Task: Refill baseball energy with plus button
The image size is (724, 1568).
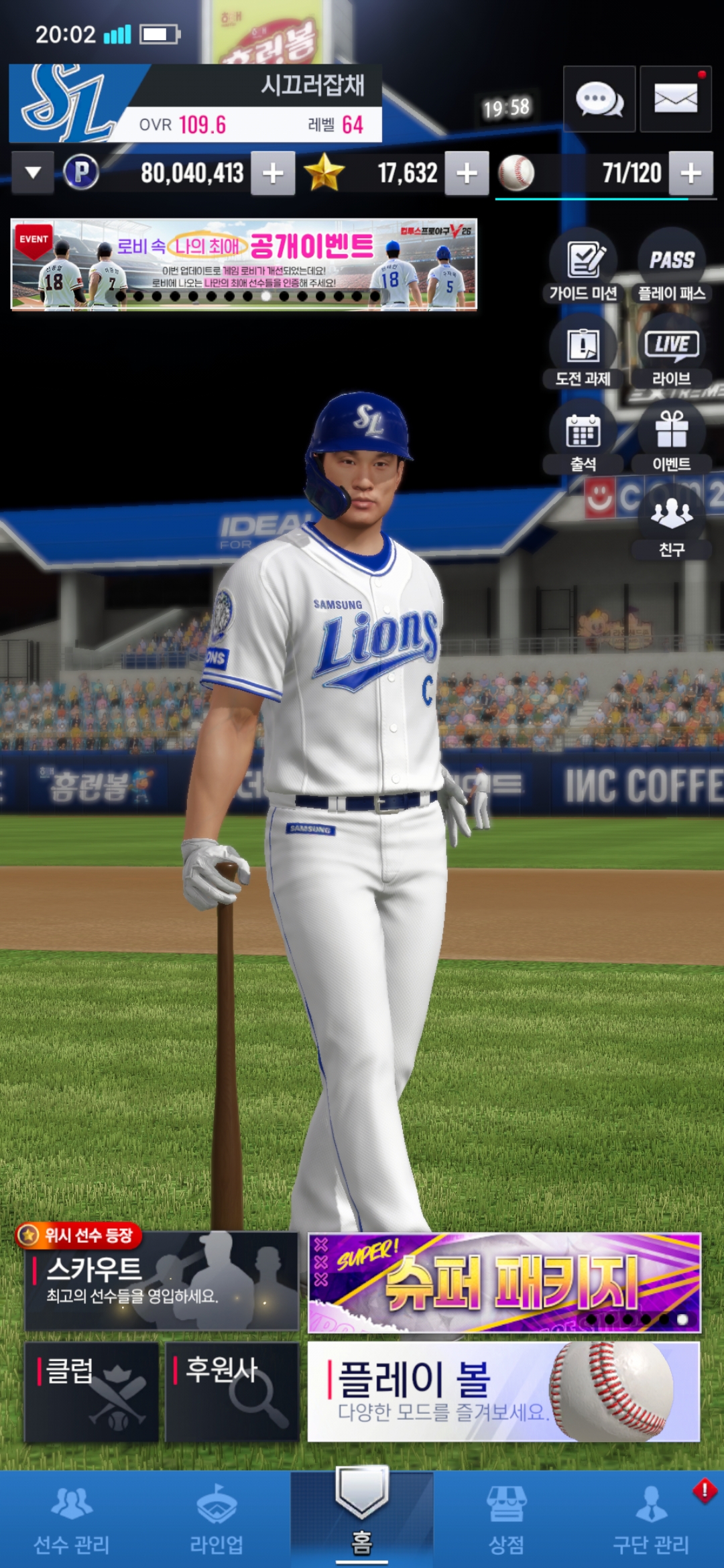Action: (x=690, y=174)
